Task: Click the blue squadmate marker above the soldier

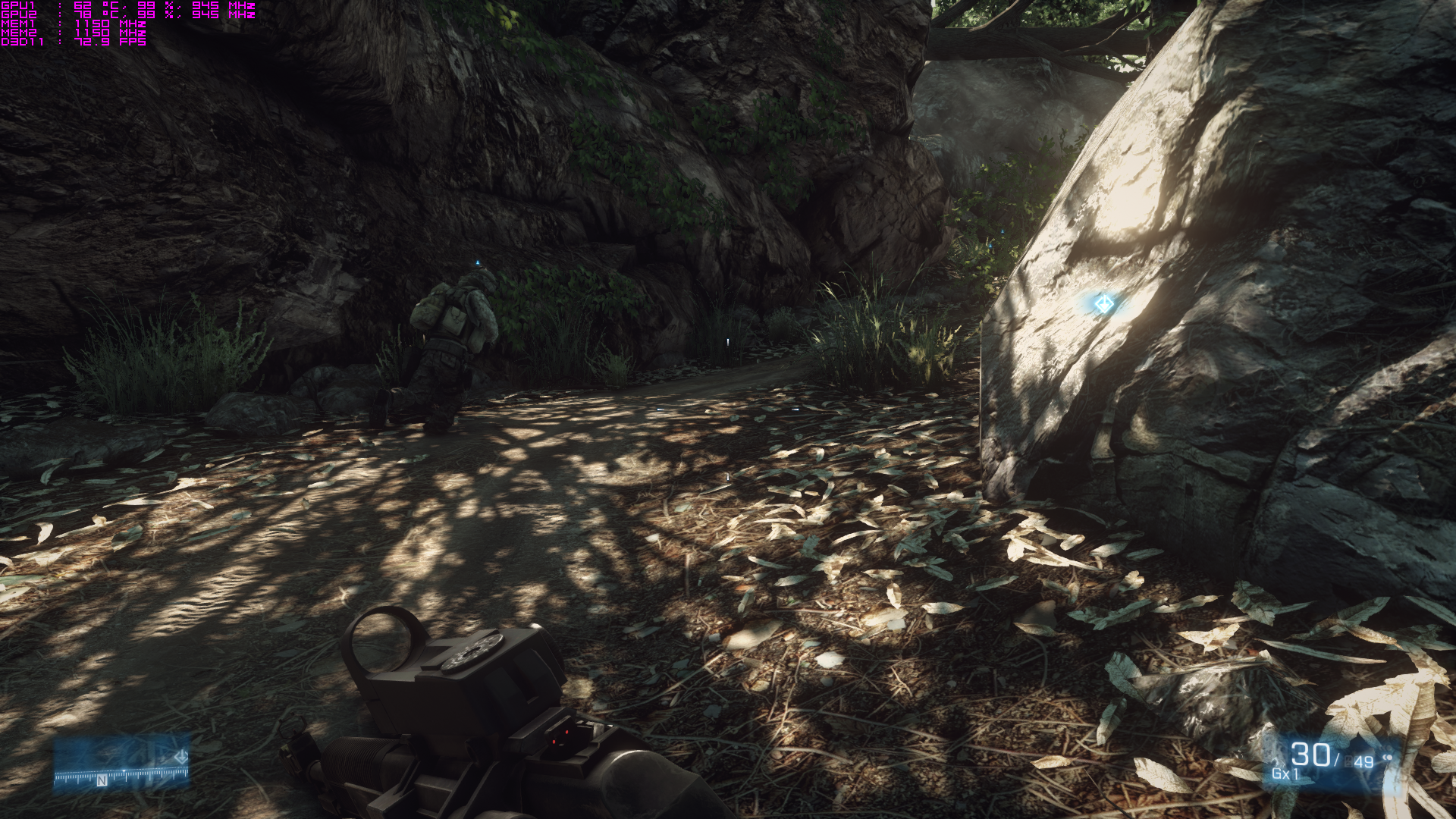Action: point(478,264)
